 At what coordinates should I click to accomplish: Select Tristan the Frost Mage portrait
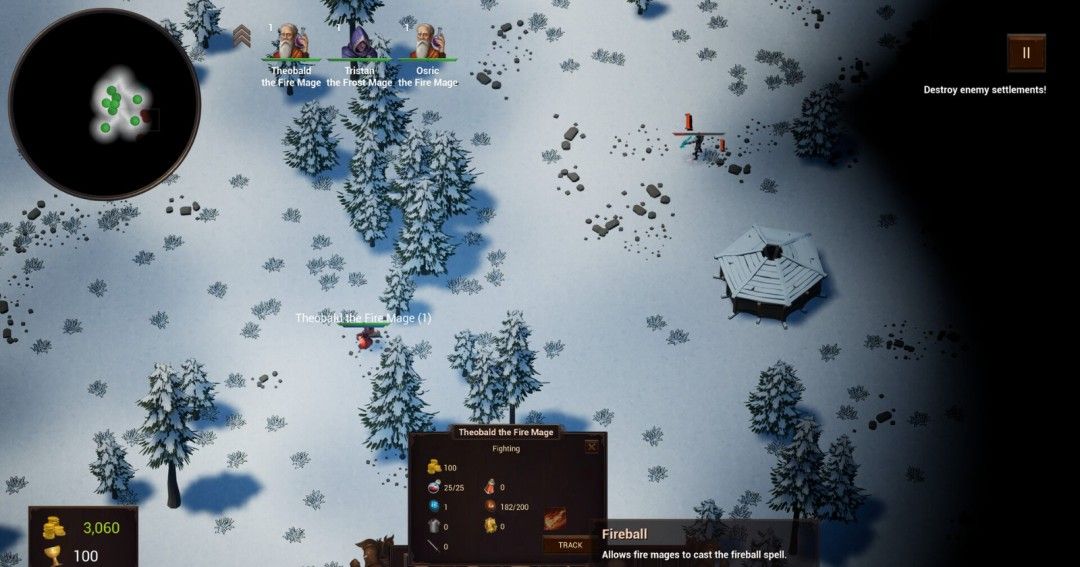click(x=359, y=42)
